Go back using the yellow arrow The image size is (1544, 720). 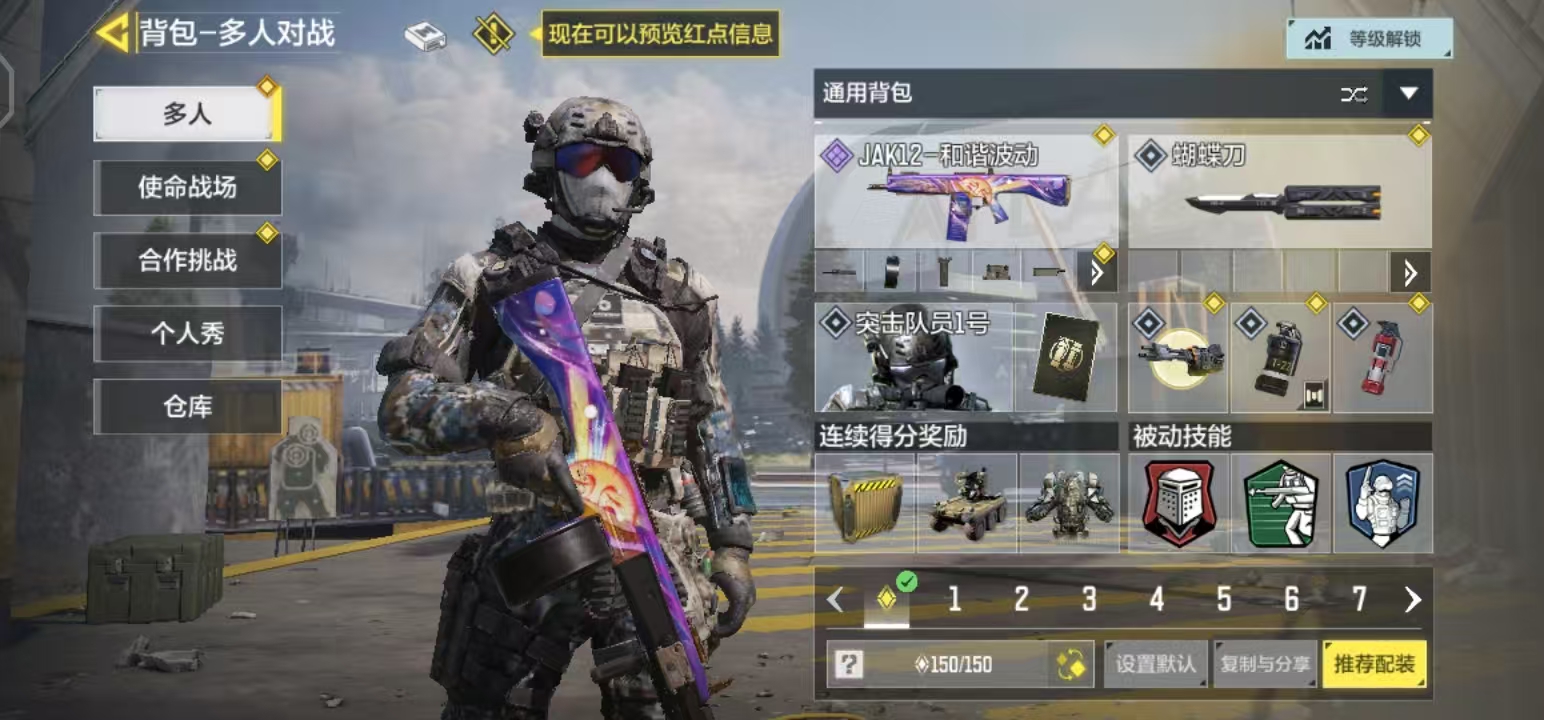click(x=112, y=33)
